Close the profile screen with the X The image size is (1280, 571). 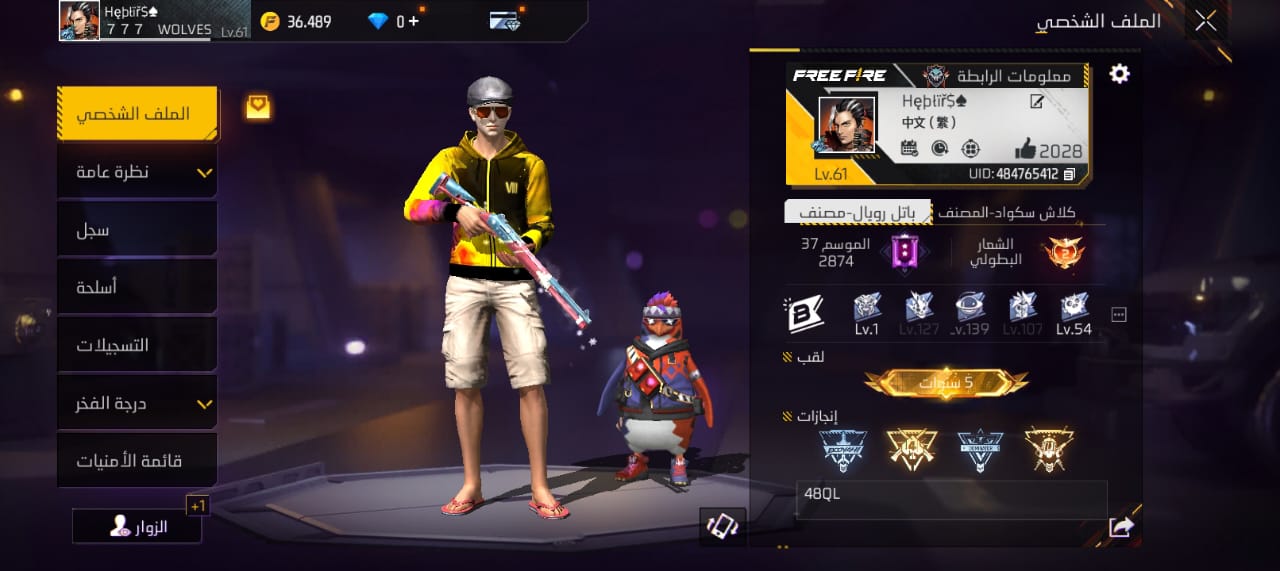tap(1205, 21)
